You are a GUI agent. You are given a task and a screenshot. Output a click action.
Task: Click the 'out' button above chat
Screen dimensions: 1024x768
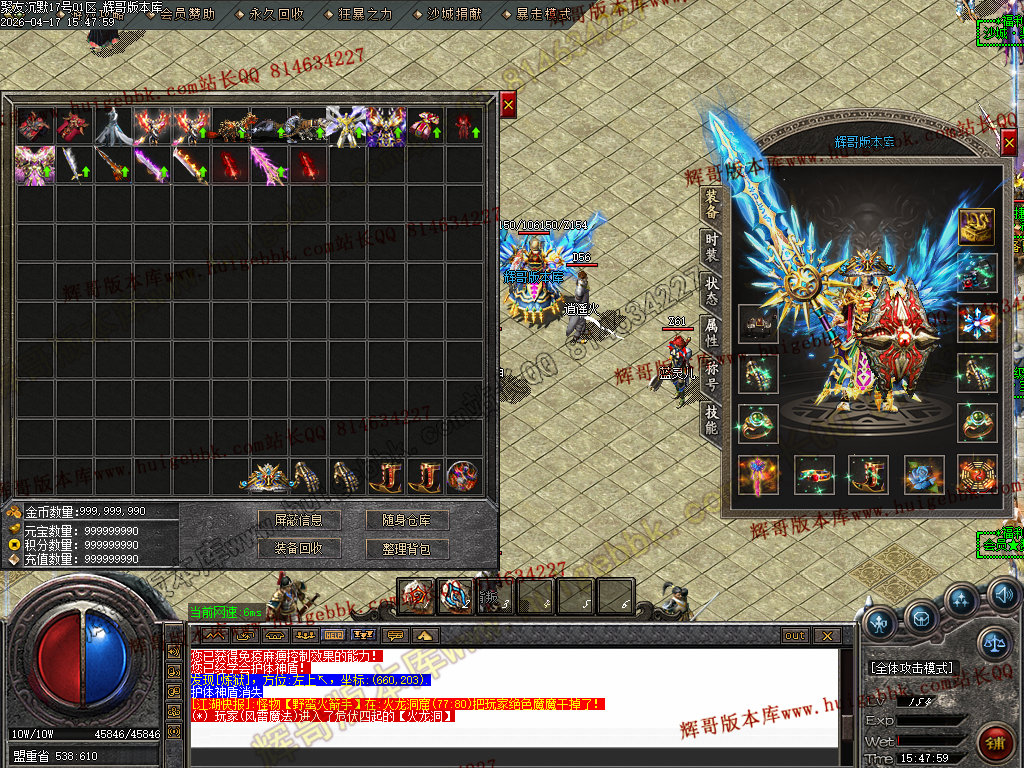click(794, 635)
